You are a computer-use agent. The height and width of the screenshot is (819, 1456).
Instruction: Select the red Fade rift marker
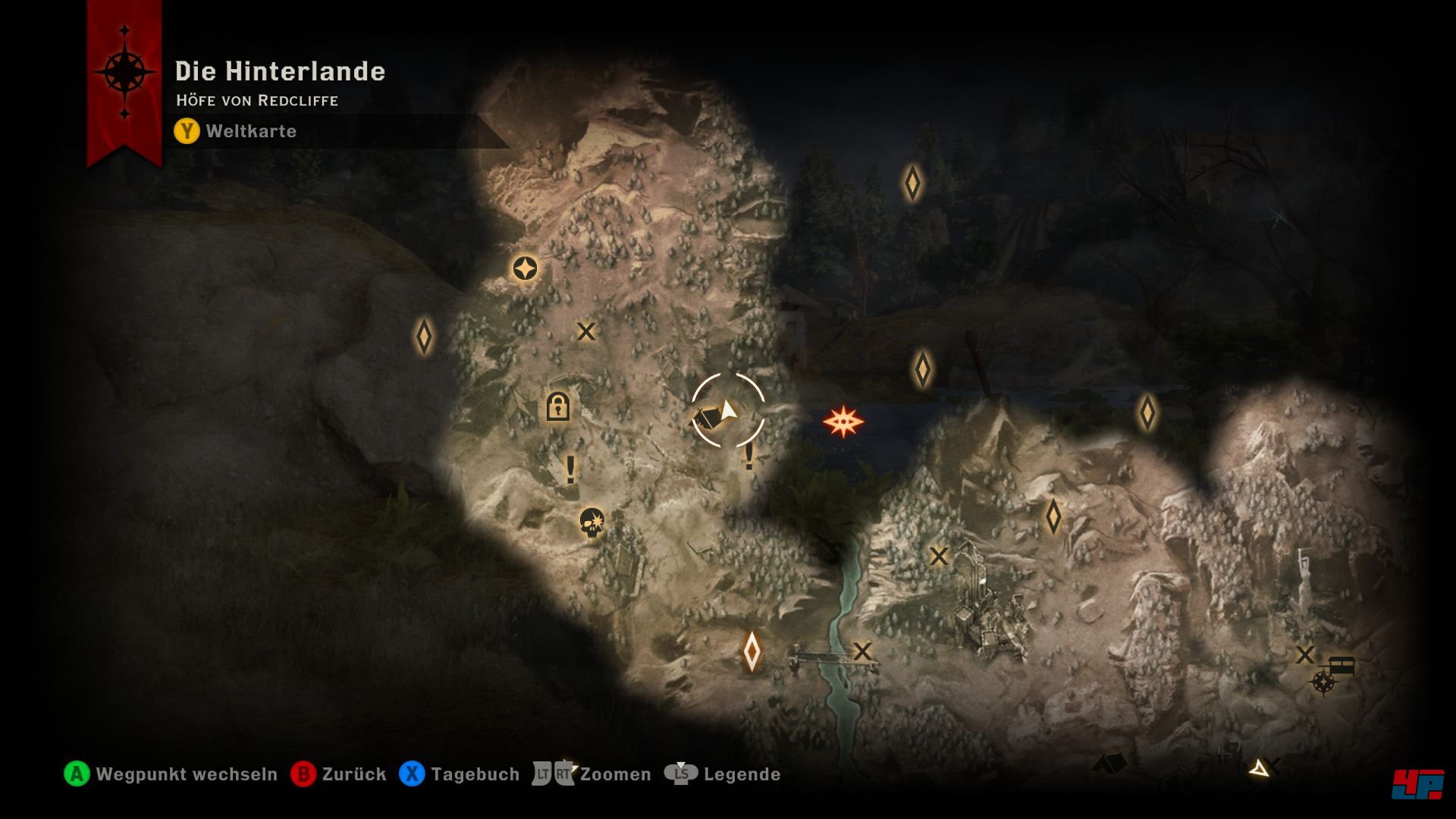843,422
